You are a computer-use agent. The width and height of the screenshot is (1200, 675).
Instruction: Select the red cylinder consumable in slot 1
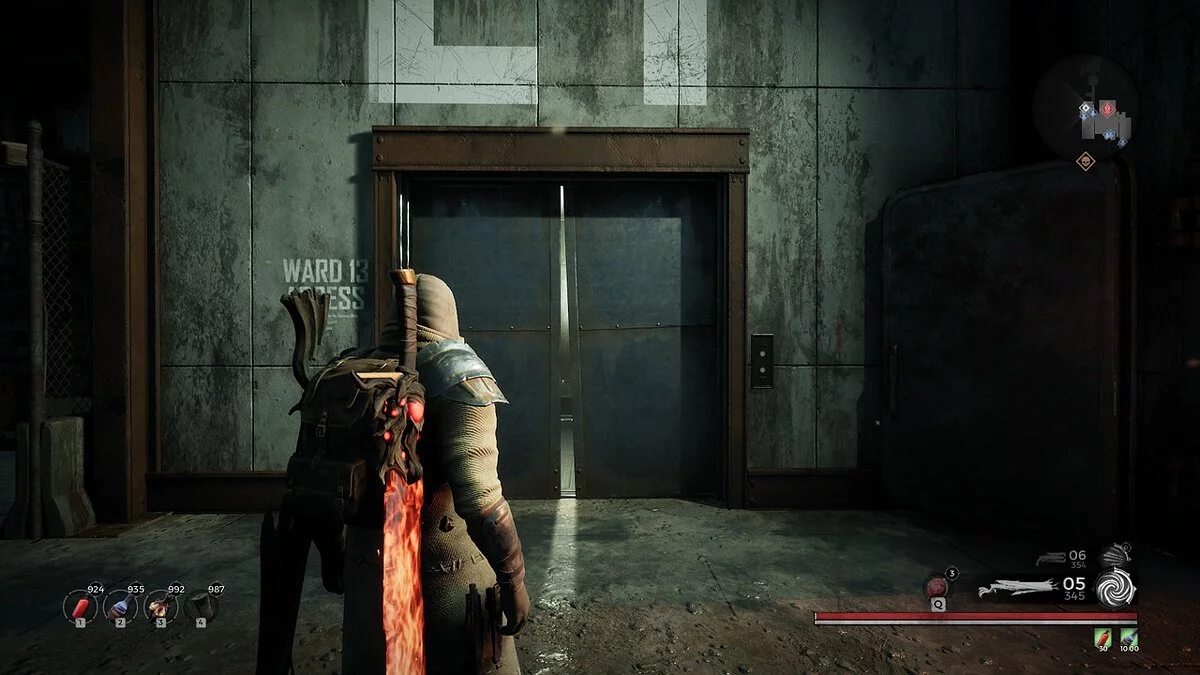[x=80, y=606]
